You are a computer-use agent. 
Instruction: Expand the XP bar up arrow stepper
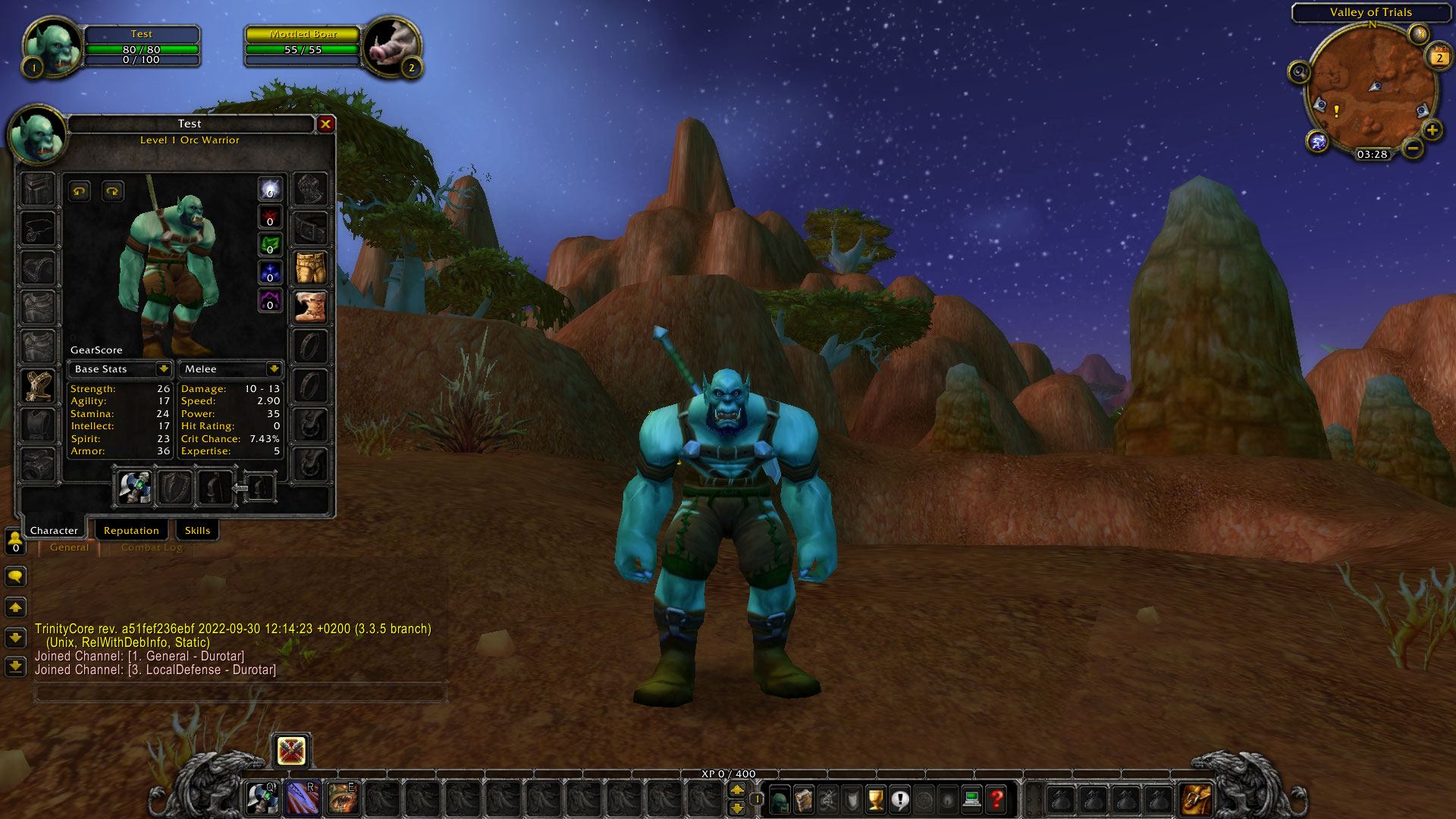(738, 790)
